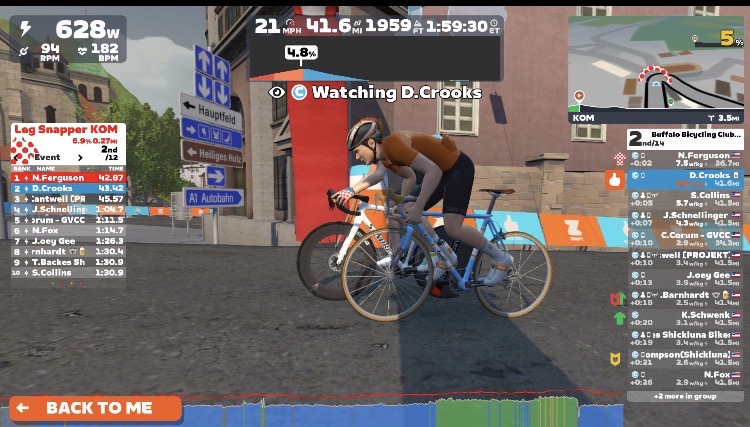
Task: Select N.Ferguson's row on the KOM leaderboard
Action: [x=68, y=178]
